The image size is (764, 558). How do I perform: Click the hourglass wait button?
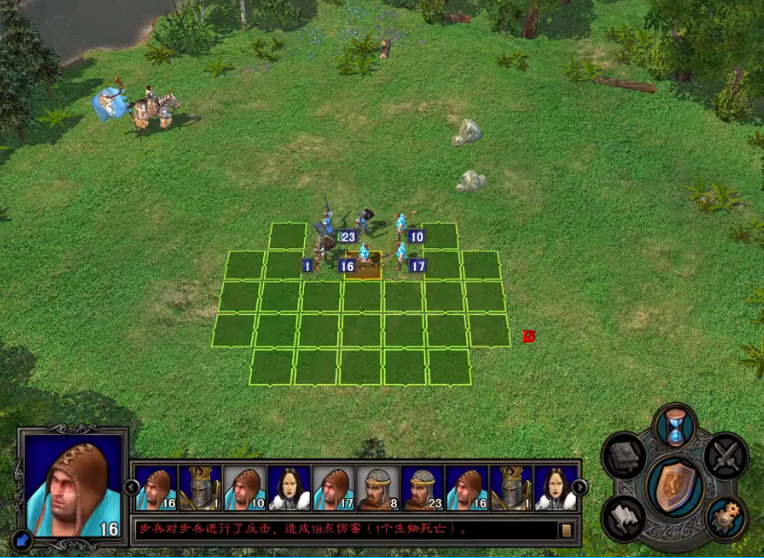click(x=674, y=428)
